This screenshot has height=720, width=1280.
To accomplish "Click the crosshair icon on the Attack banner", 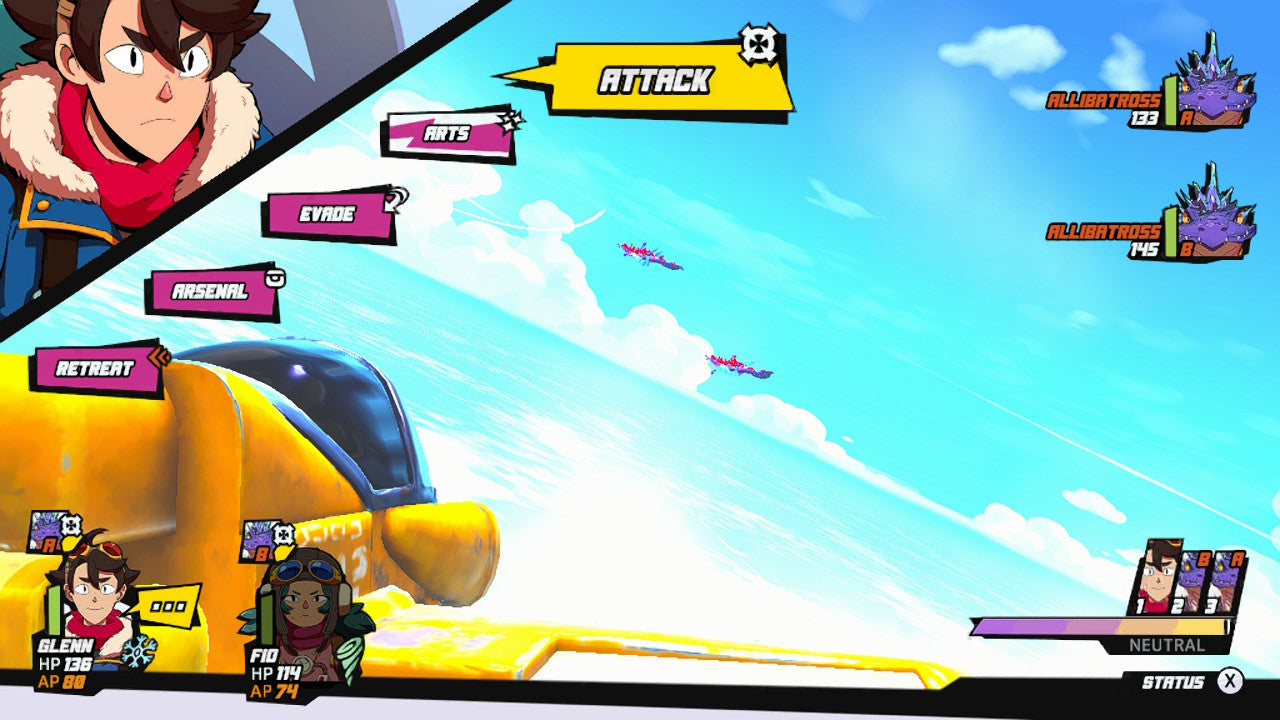I will click(758, 42).
